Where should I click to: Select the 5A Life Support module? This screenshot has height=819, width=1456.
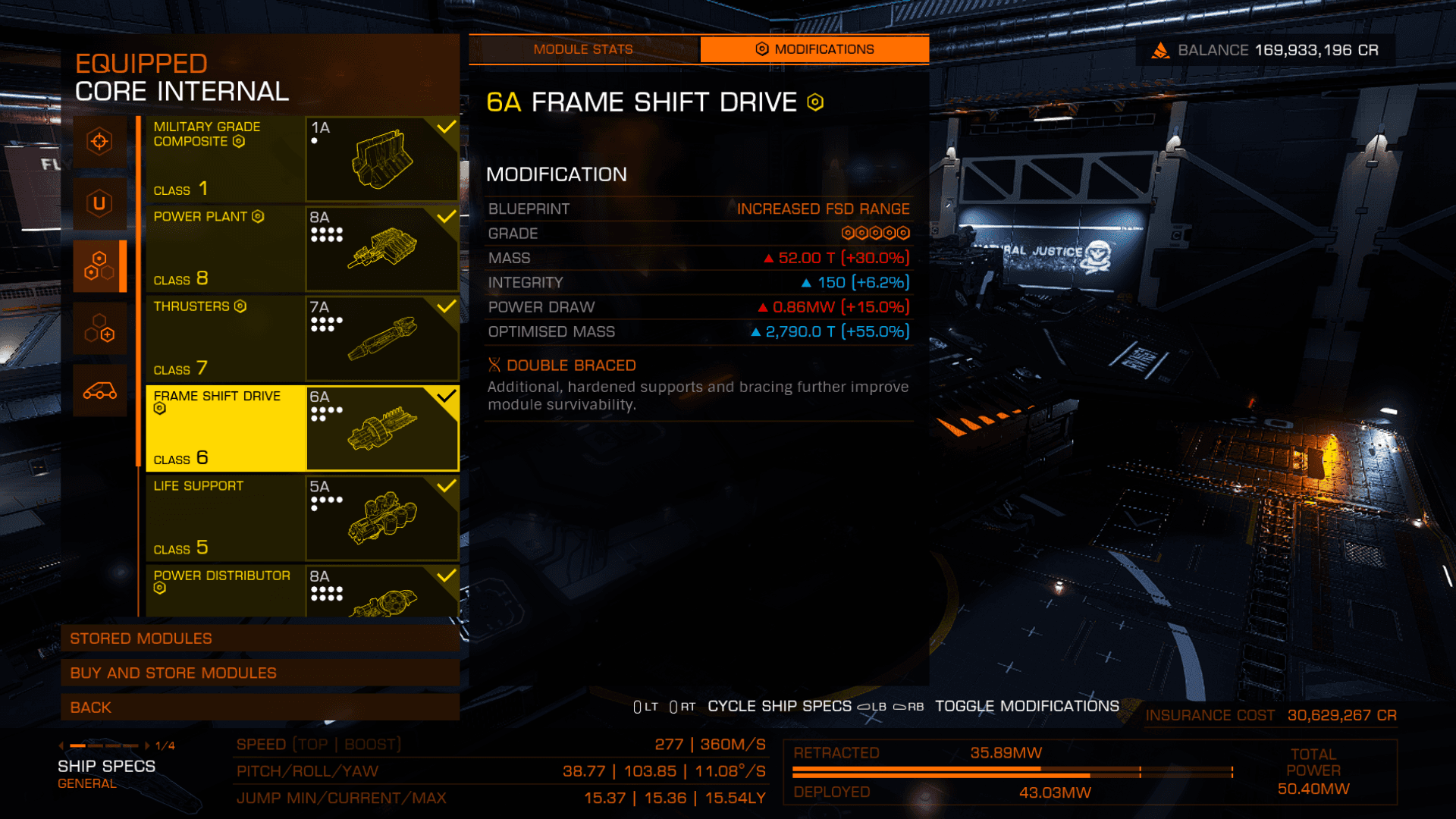(302, 518)
